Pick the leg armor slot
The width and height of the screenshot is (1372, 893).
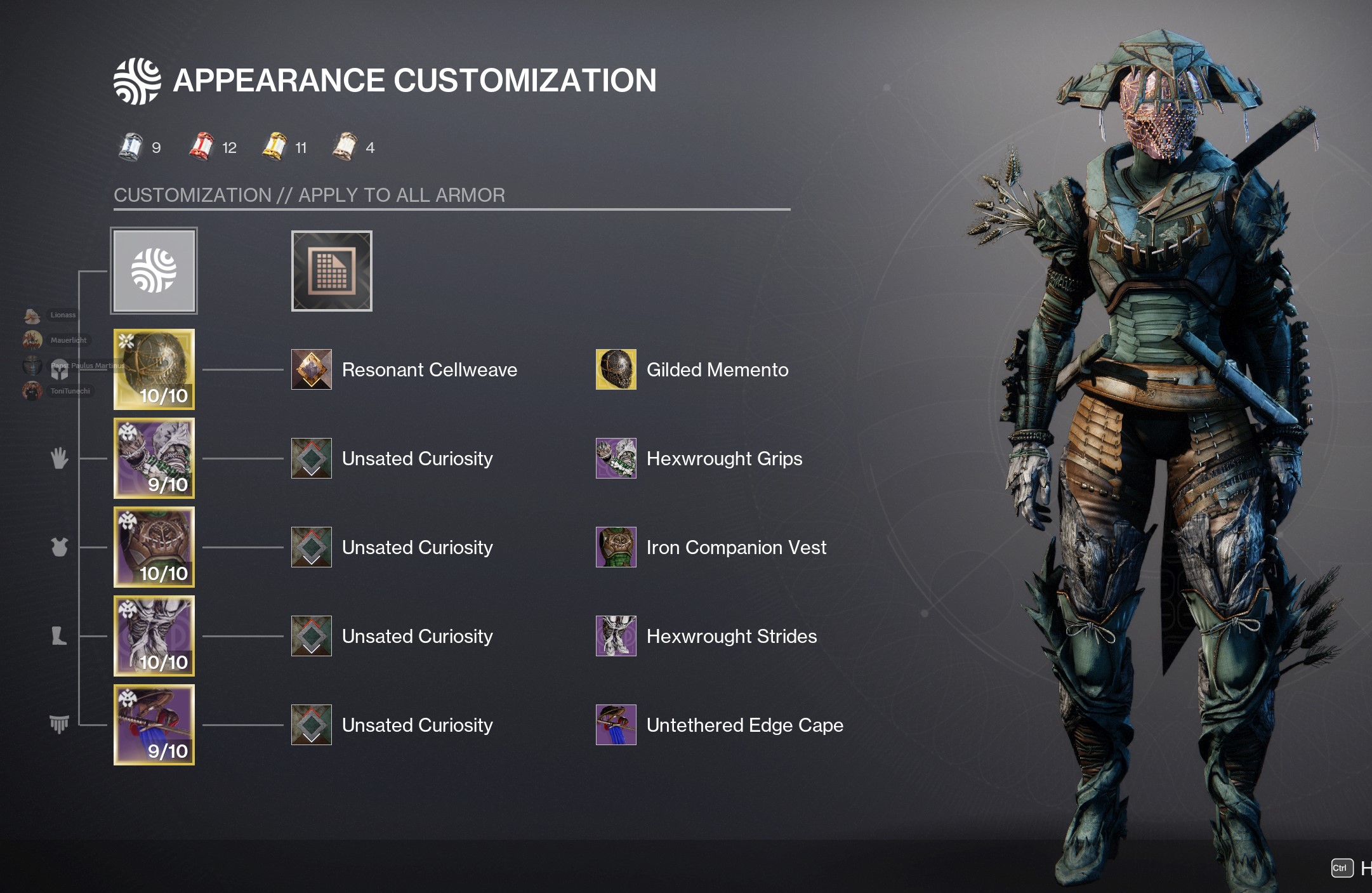coord(154,636)
